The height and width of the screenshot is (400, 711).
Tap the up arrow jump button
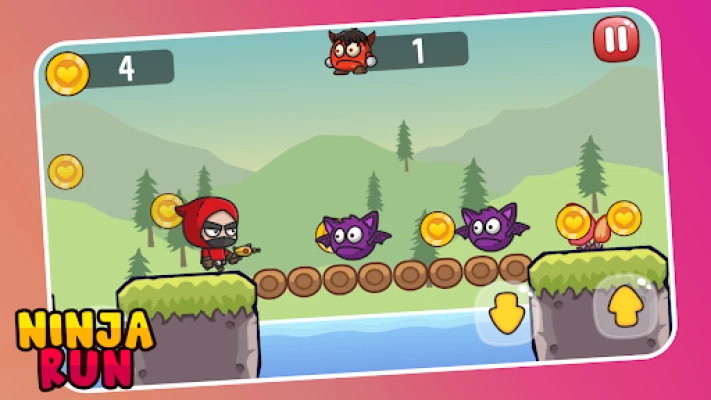point(625,306)
